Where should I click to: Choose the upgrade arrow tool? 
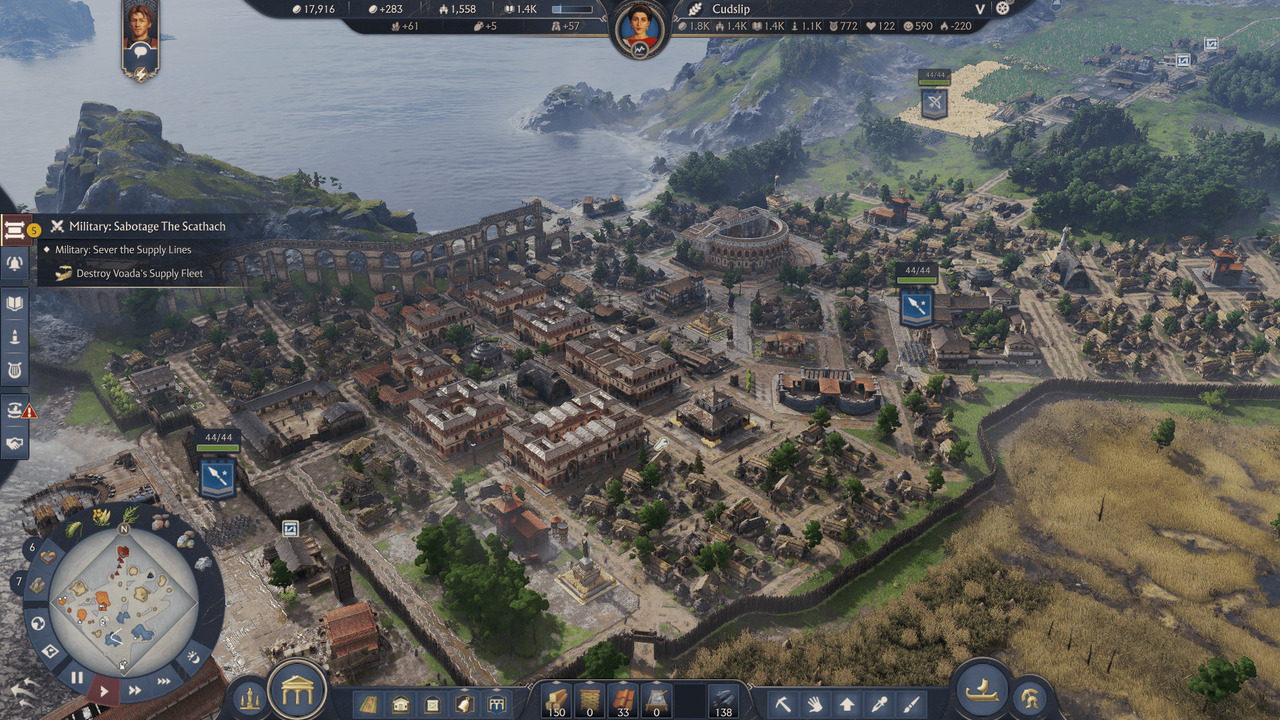[x=847, y=703]
